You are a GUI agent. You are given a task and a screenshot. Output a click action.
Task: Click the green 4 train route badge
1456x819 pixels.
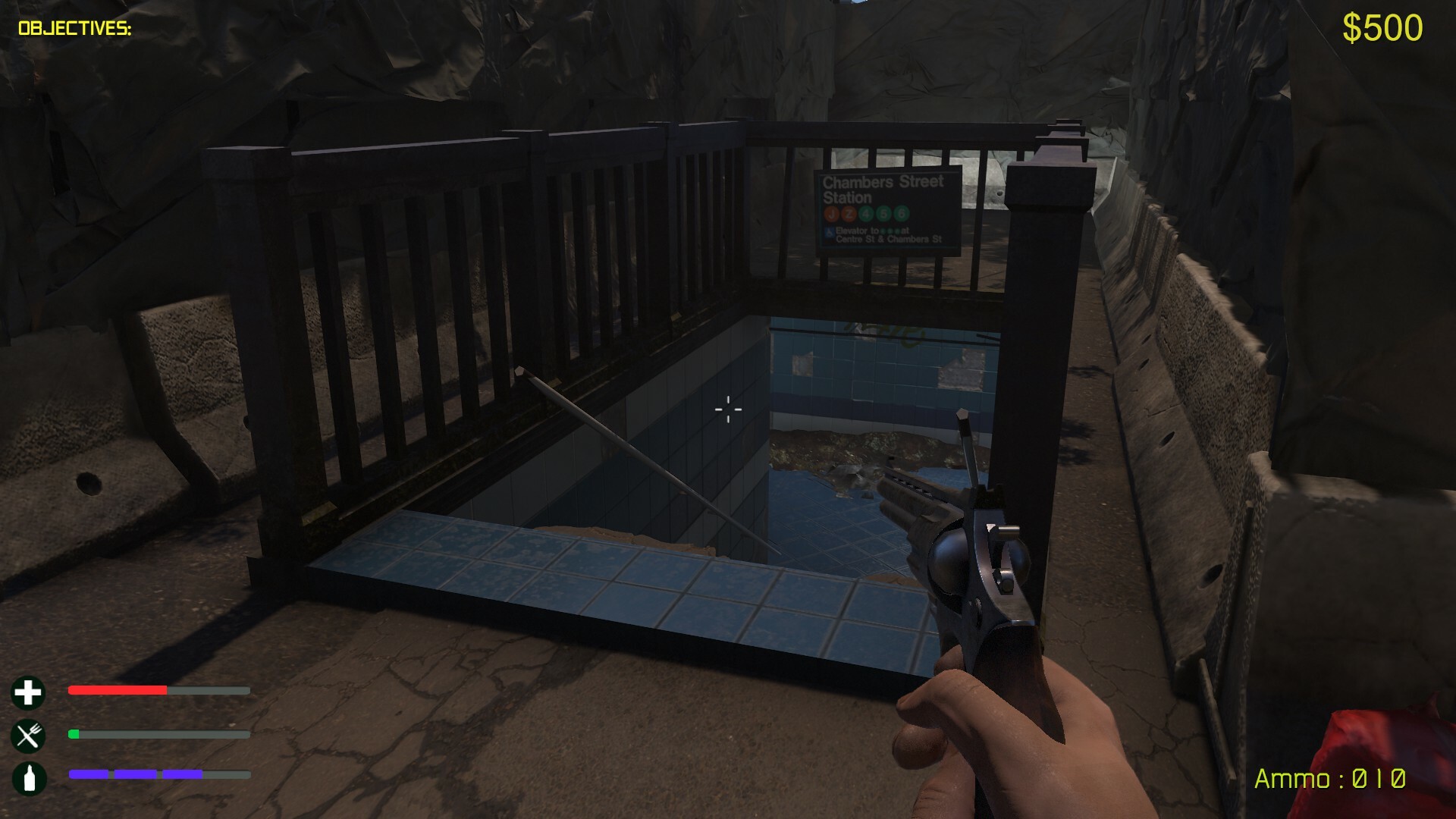(x=866, y=214)
